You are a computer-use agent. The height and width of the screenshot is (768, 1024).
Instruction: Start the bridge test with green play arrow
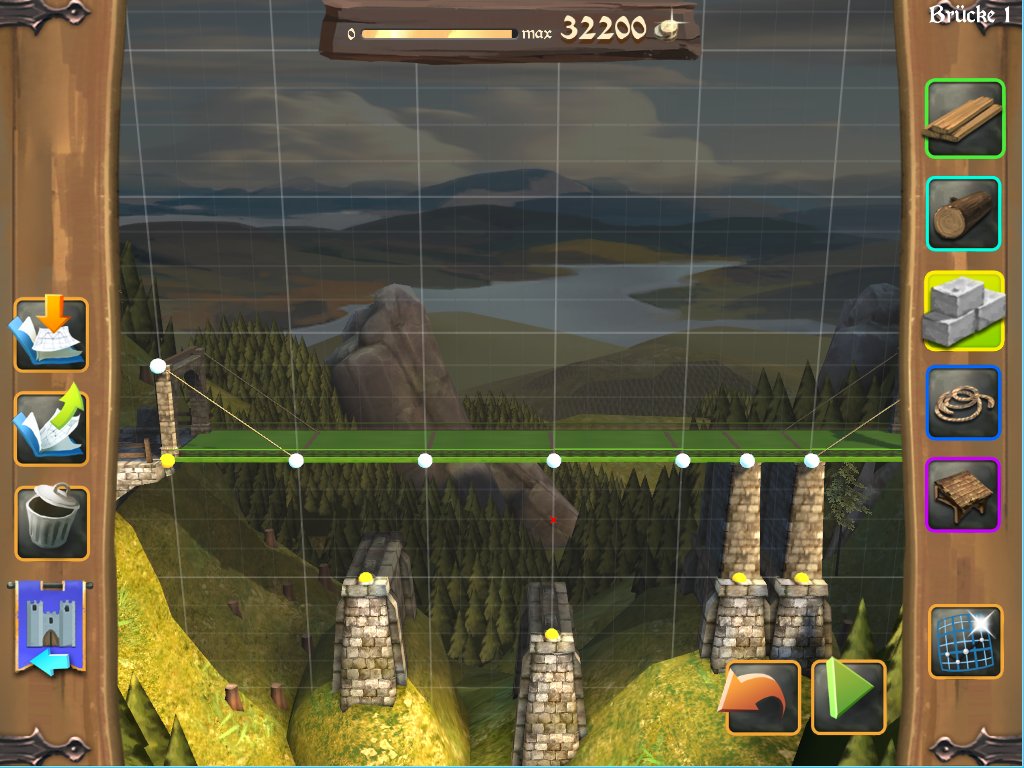(848, 696)
